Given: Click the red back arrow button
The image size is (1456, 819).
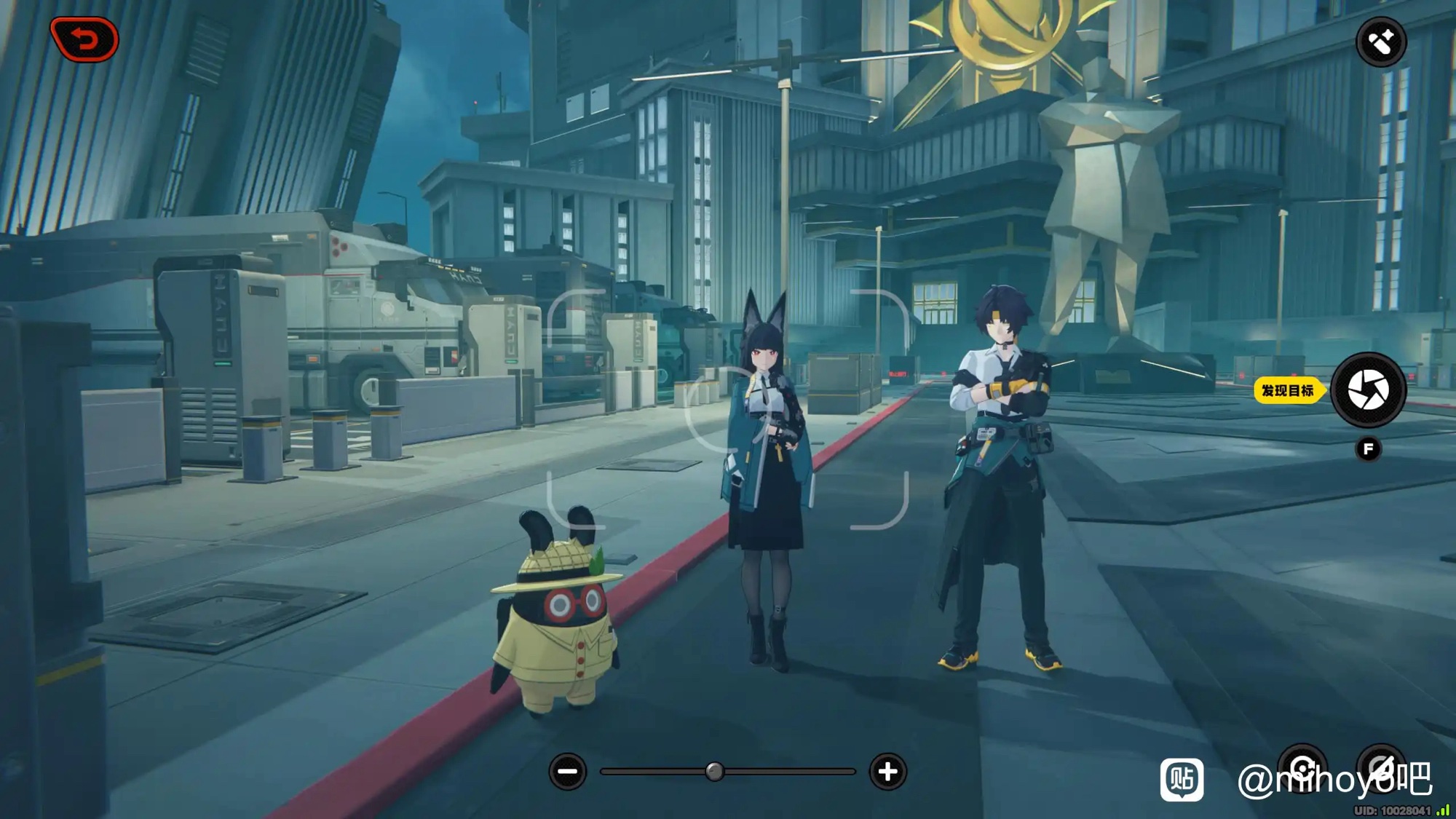Looking at the screenshot, I should pos(84,39).
